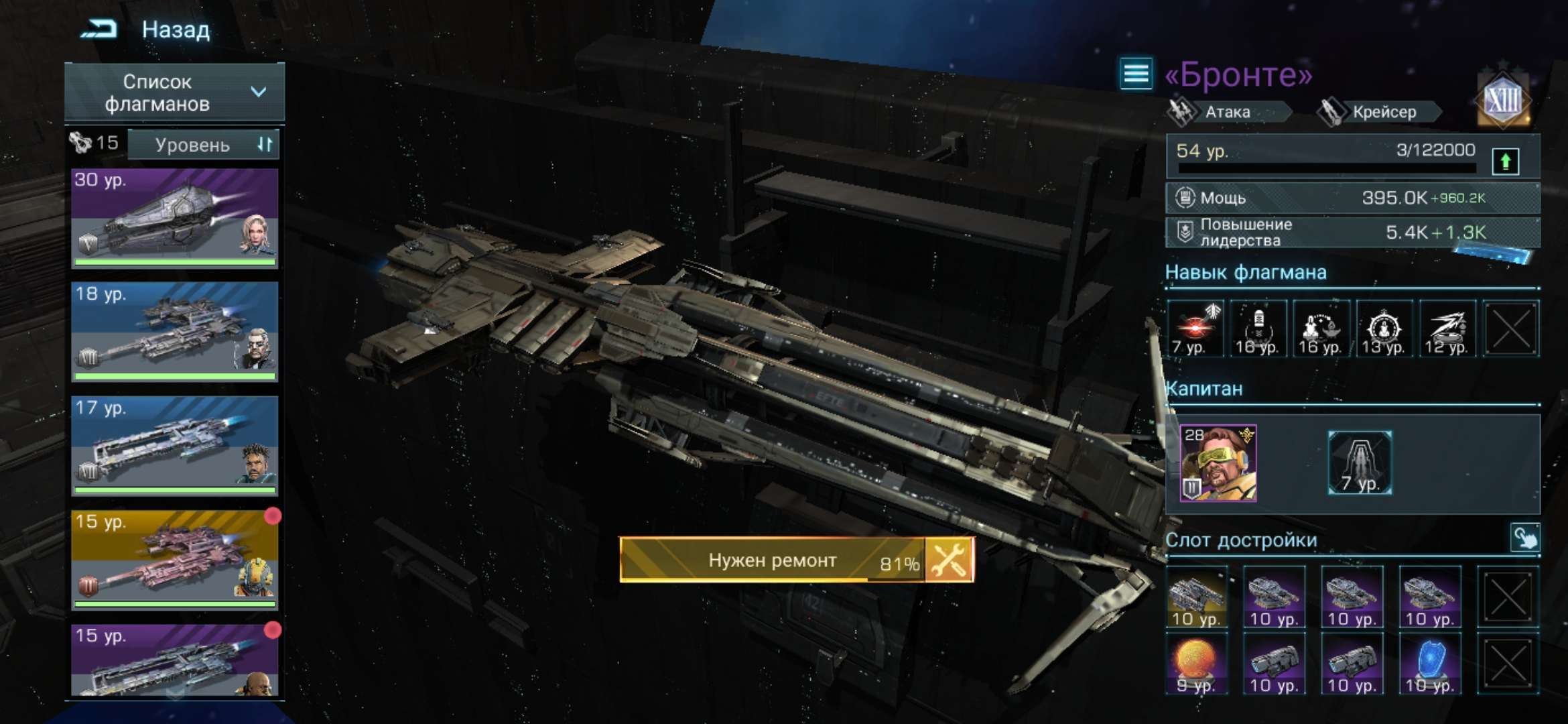Choose the level 18 flagship card
The height and width of the screenshot is (724, 1568).
pyautogui.click(x=174, y=332)
